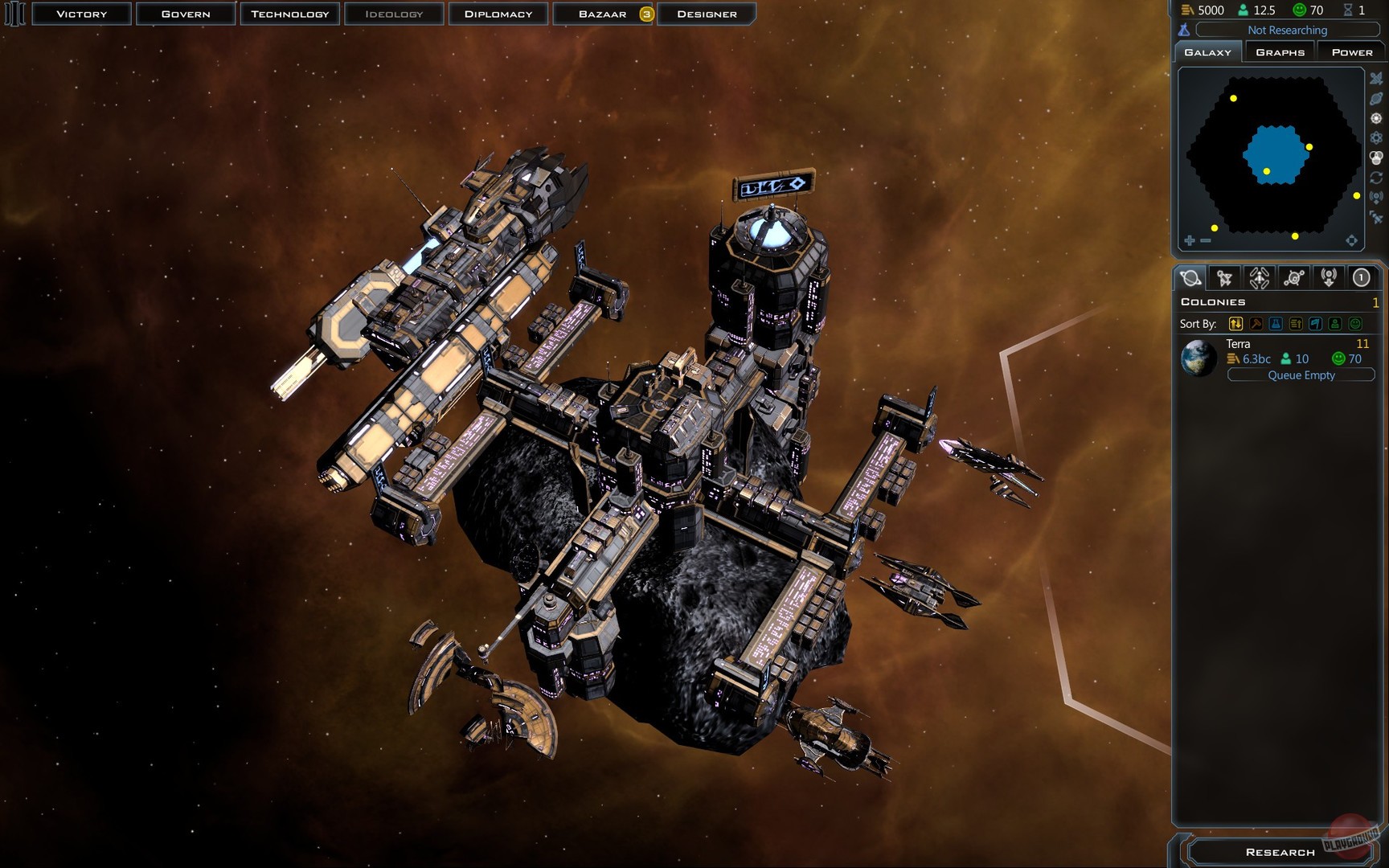Open the Bazaar menu

603,14
